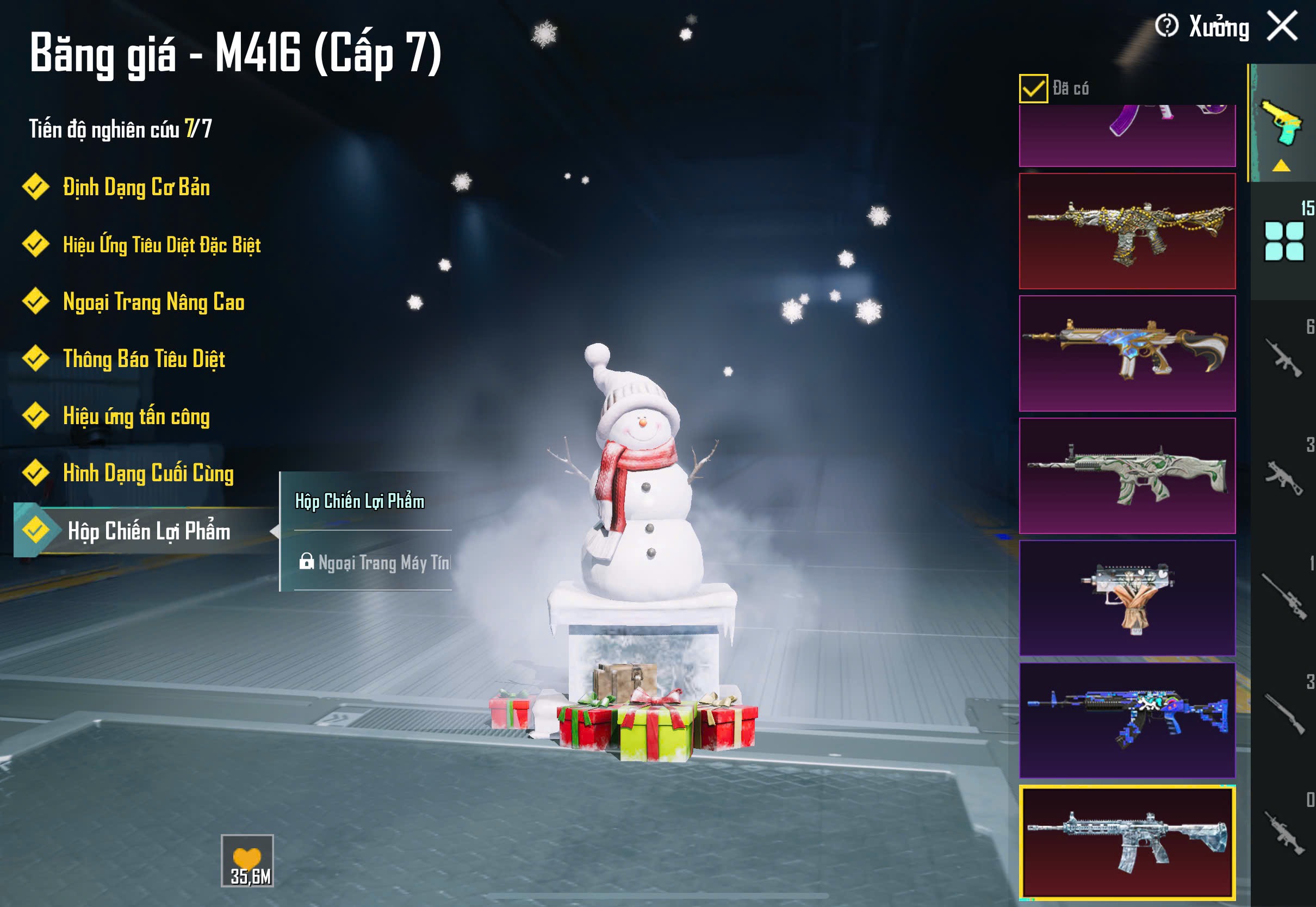Open Hình Dạng Cuối Cùng upgrade

tap(148, 474)
